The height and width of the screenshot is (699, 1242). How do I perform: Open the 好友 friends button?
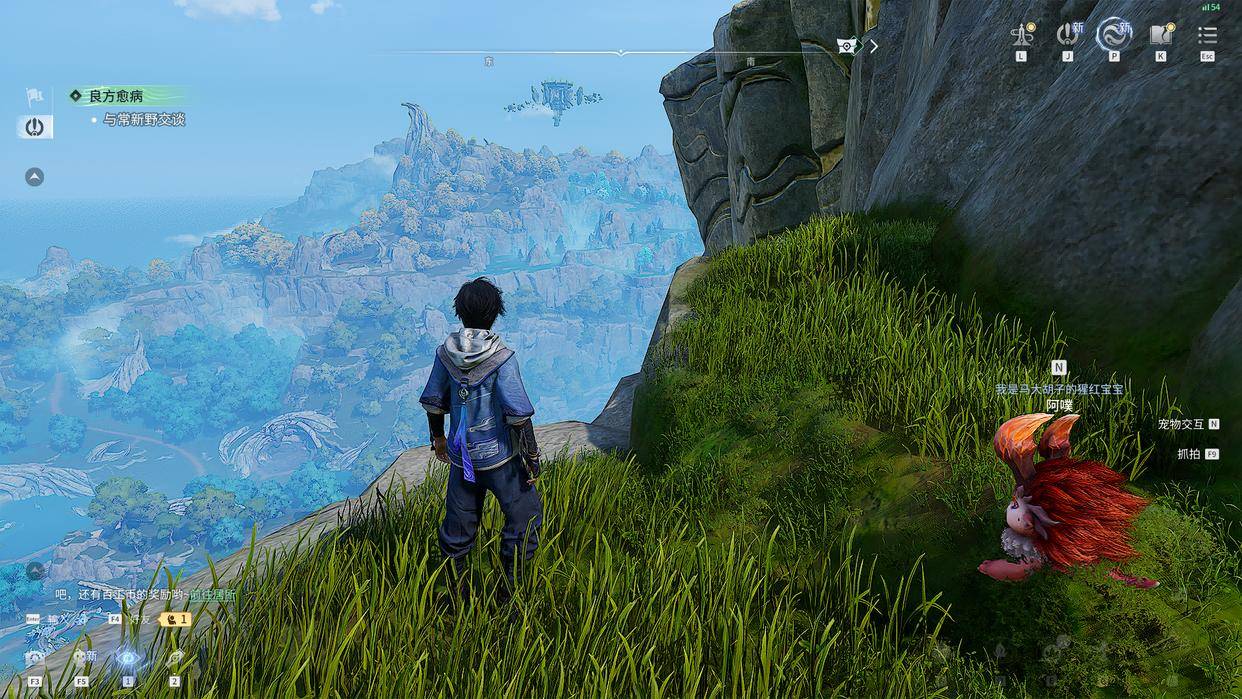pos(139,619)
